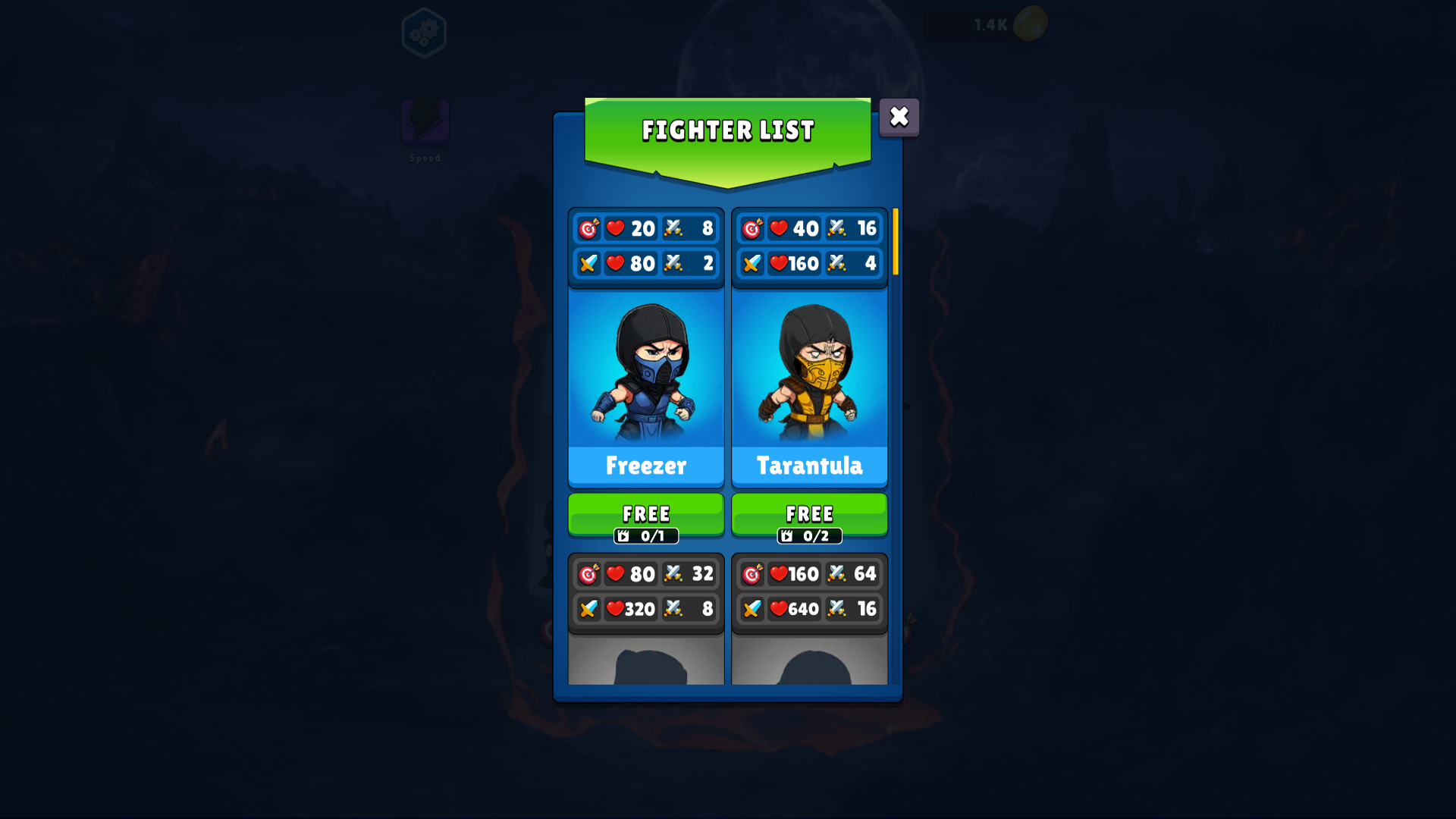Viewport: 1456px width, 819px height.
Task: Click the settings gear icon
Action: tap(425, 32)
